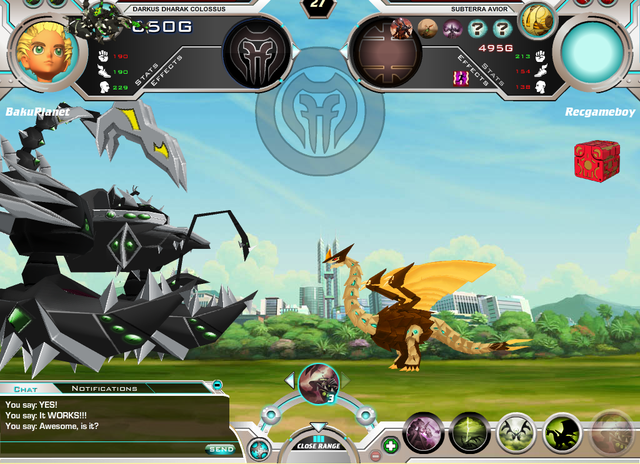Activate the green-eyed mask ability
The image size is (640, 464).
[516, 433]
